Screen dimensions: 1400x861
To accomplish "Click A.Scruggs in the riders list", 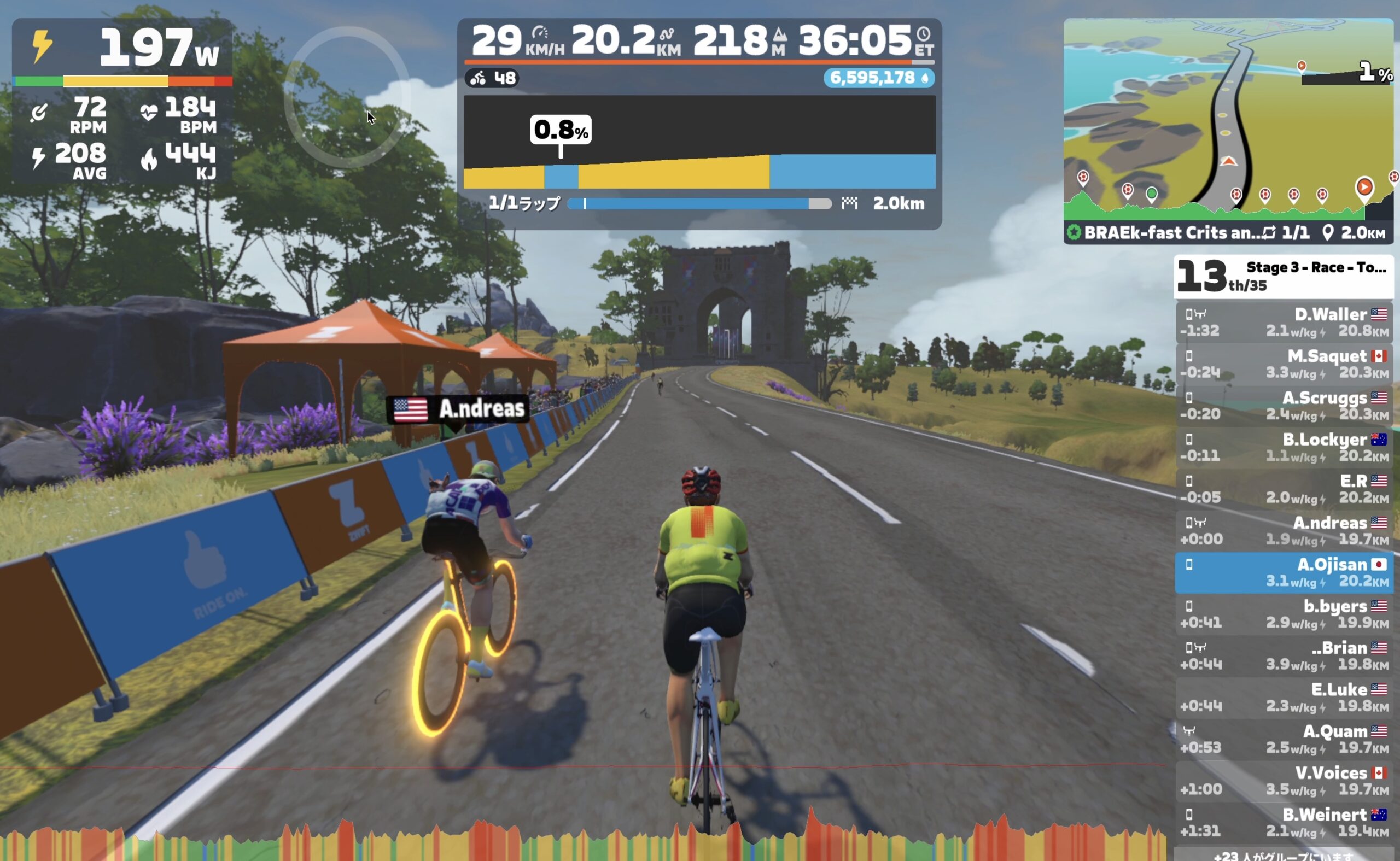I will pos(1284,406).
